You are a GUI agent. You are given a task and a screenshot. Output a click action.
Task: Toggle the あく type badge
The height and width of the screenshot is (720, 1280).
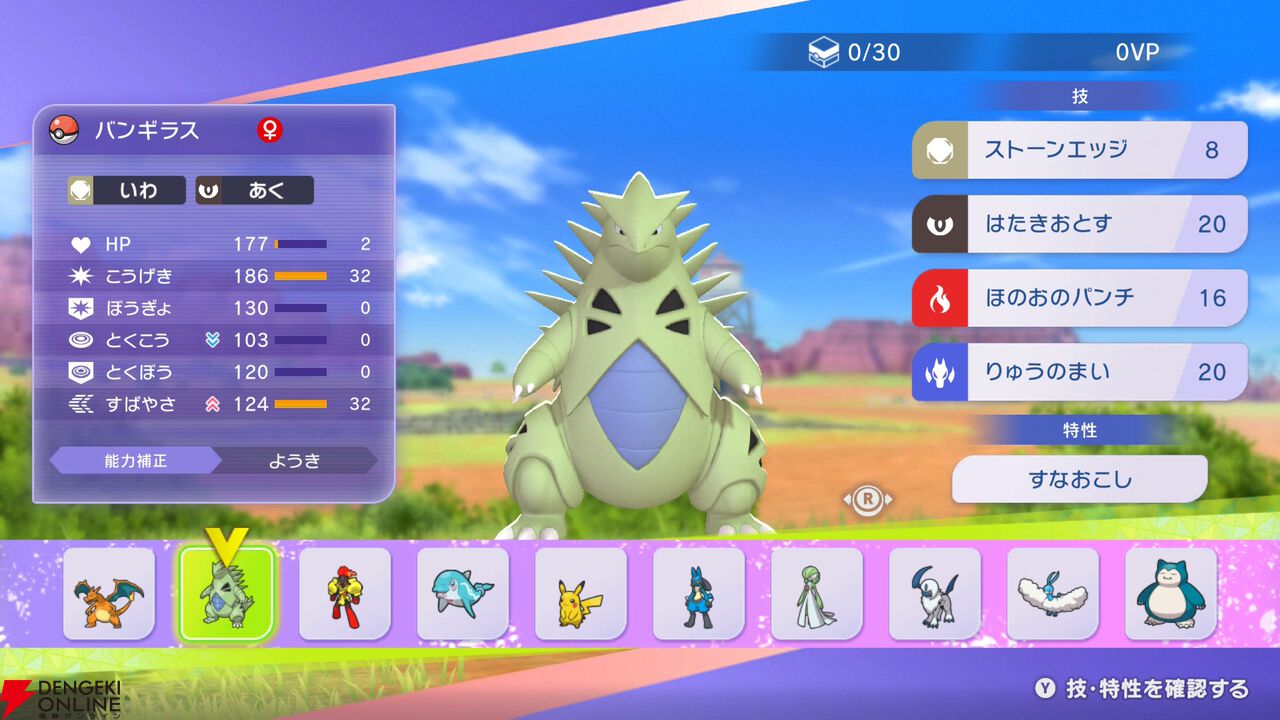coord(253,190)
